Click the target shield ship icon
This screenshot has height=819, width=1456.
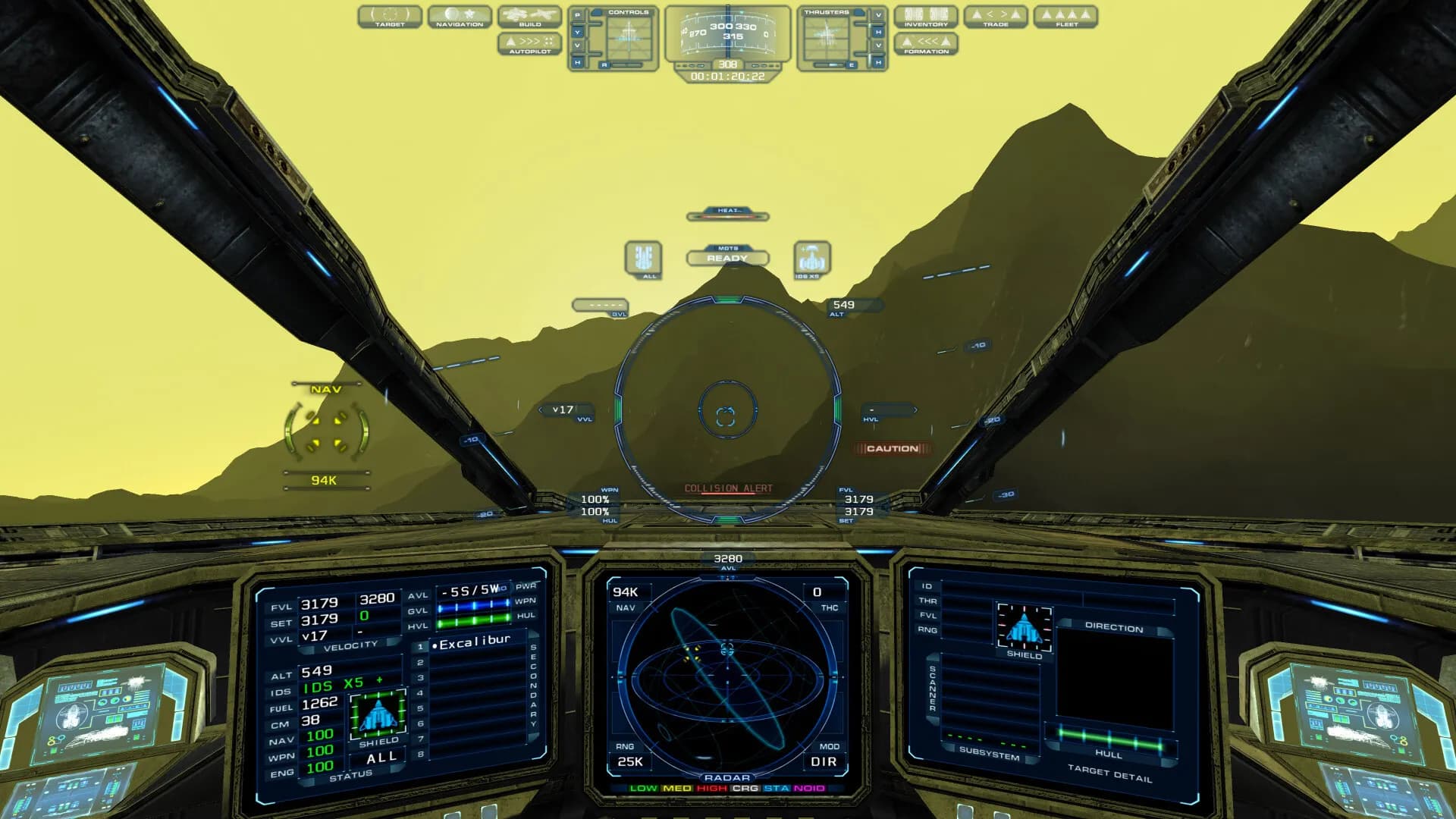coord(1024,628)
